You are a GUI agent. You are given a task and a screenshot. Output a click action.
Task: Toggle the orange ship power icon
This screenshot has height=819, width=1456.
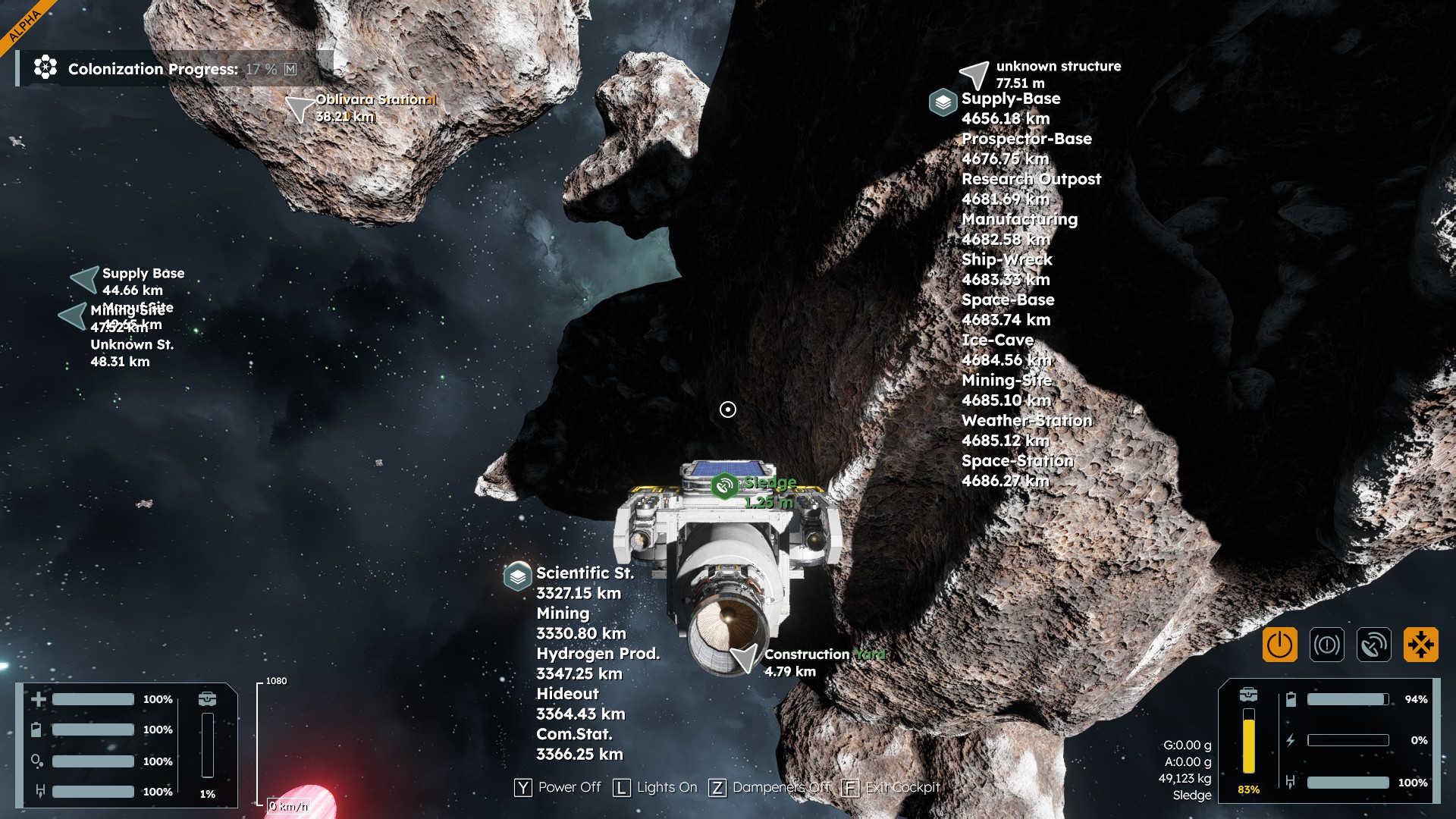(x=1279, y=645)
